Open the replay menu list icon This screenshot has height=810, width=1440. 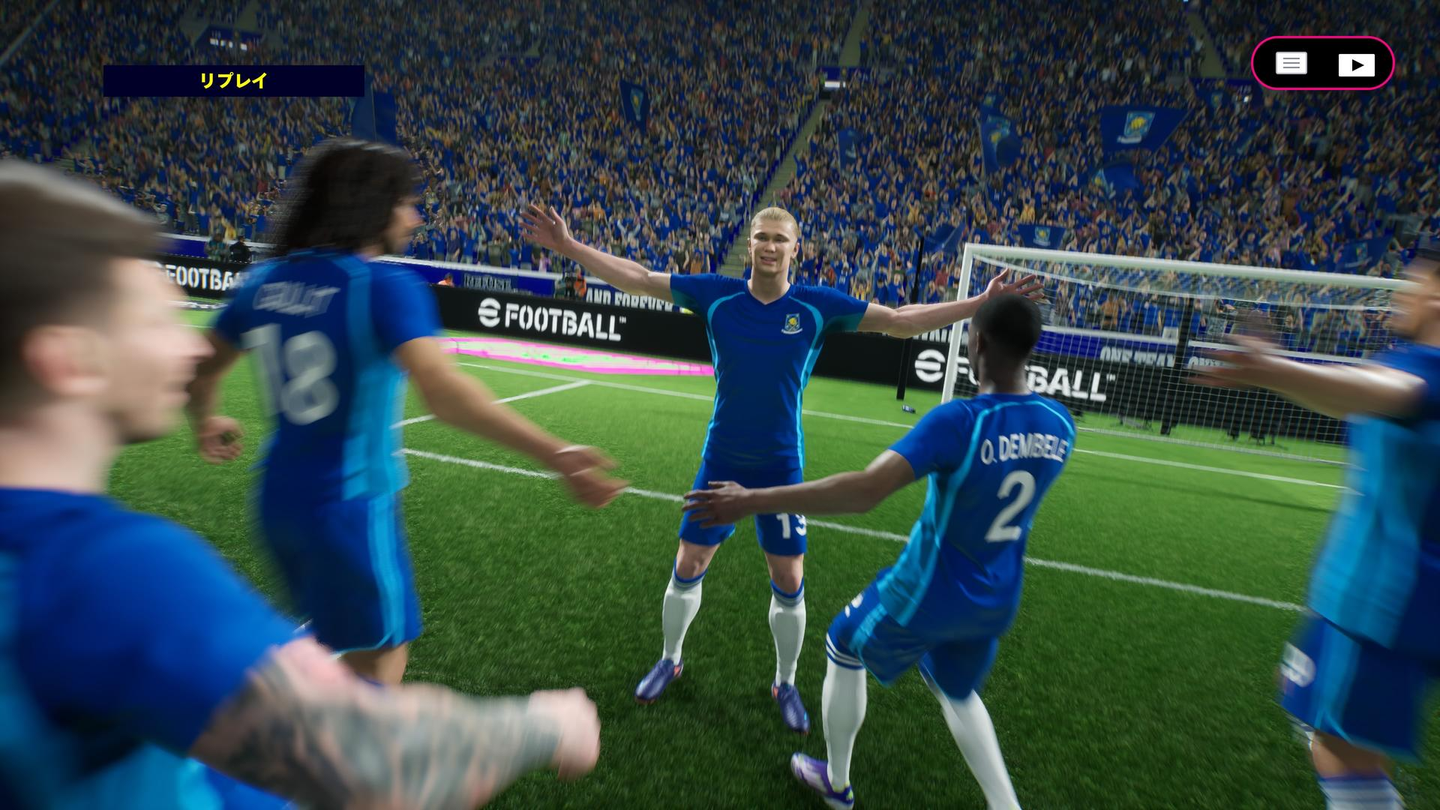1291,64
